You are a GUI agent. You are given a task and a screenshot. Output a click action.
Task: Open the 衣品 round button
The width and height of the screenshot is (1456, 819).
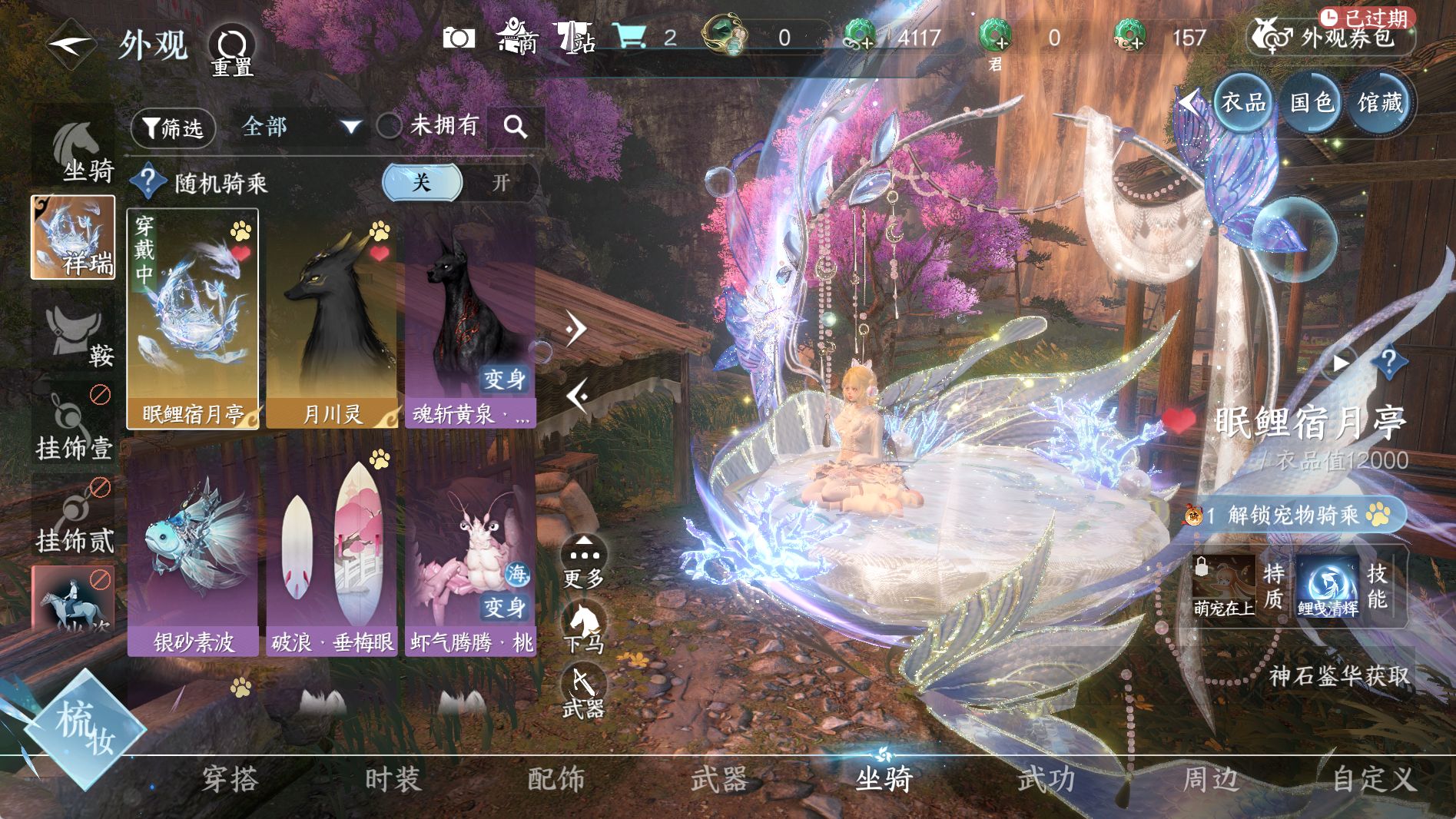1242,102
